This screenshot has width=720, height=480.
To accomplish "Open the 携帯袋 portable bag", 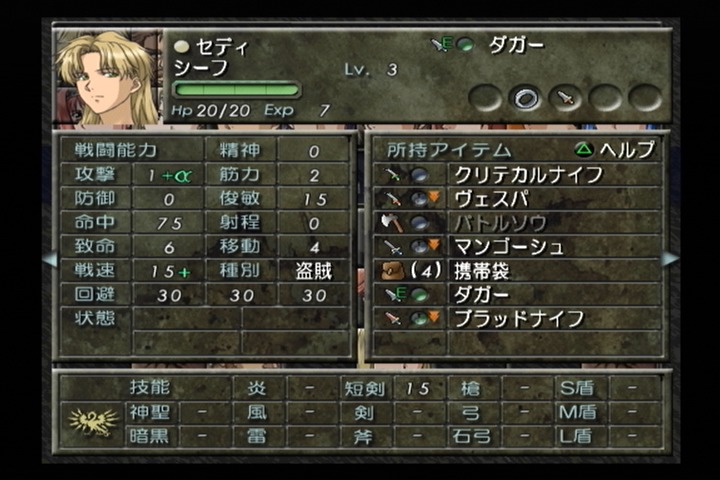I will (515, 270).
